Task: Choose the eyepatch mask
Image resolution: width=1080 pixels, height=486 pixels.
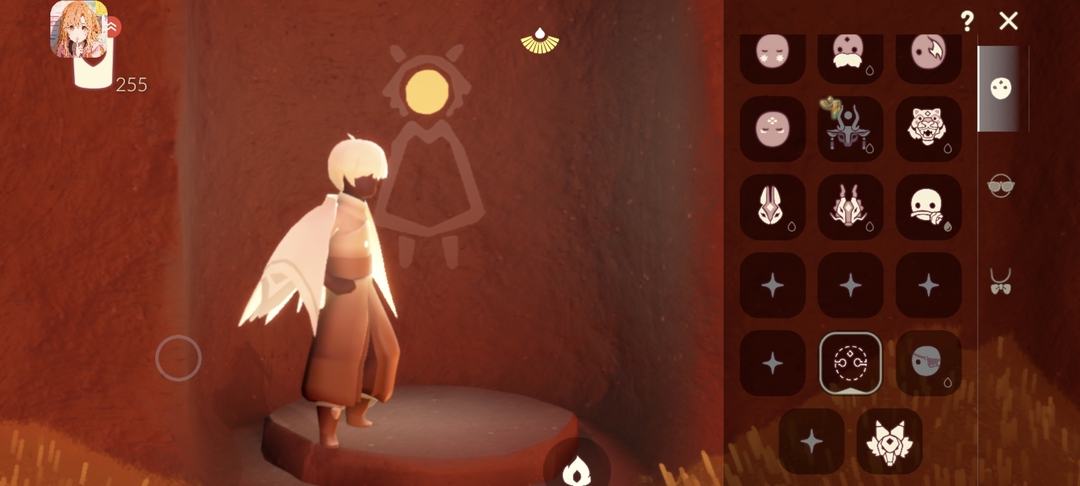Action: tap(928, 363)
